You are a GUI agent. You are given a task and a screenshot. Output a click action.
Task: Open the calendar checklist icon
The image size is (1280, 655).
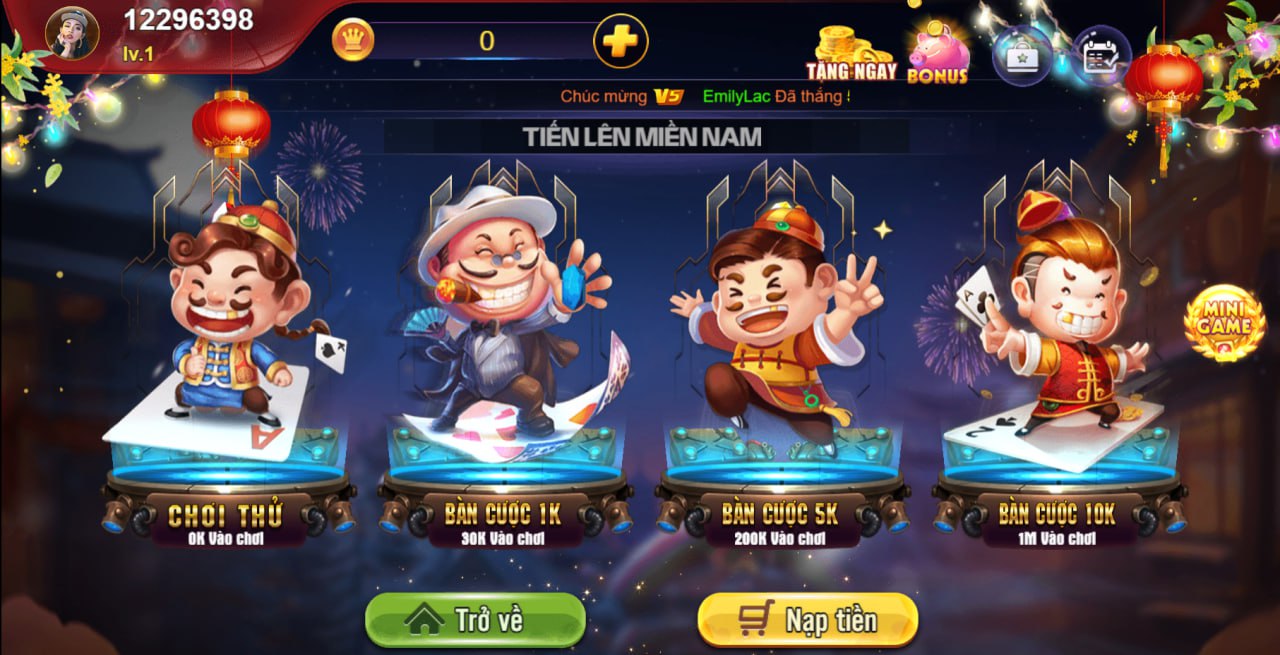point(1101,55)
